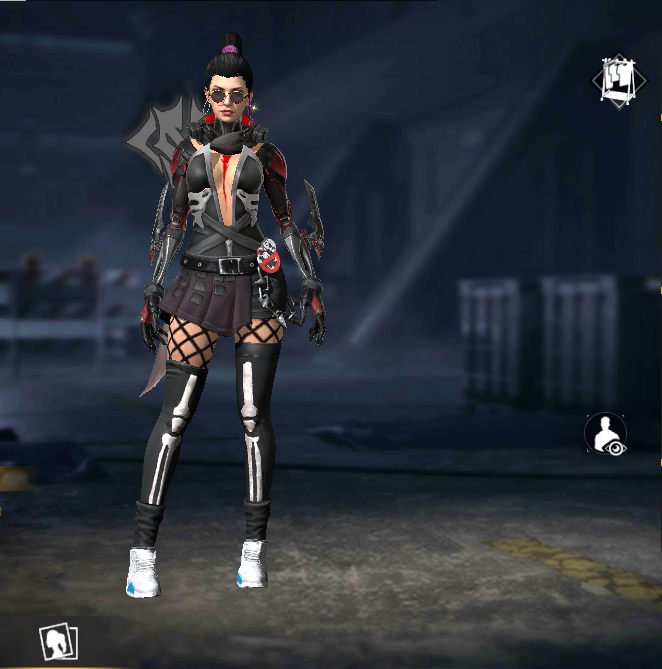Open the character portrait photos icon
Viewport: 662px width, 669px height.
(58, 641)
